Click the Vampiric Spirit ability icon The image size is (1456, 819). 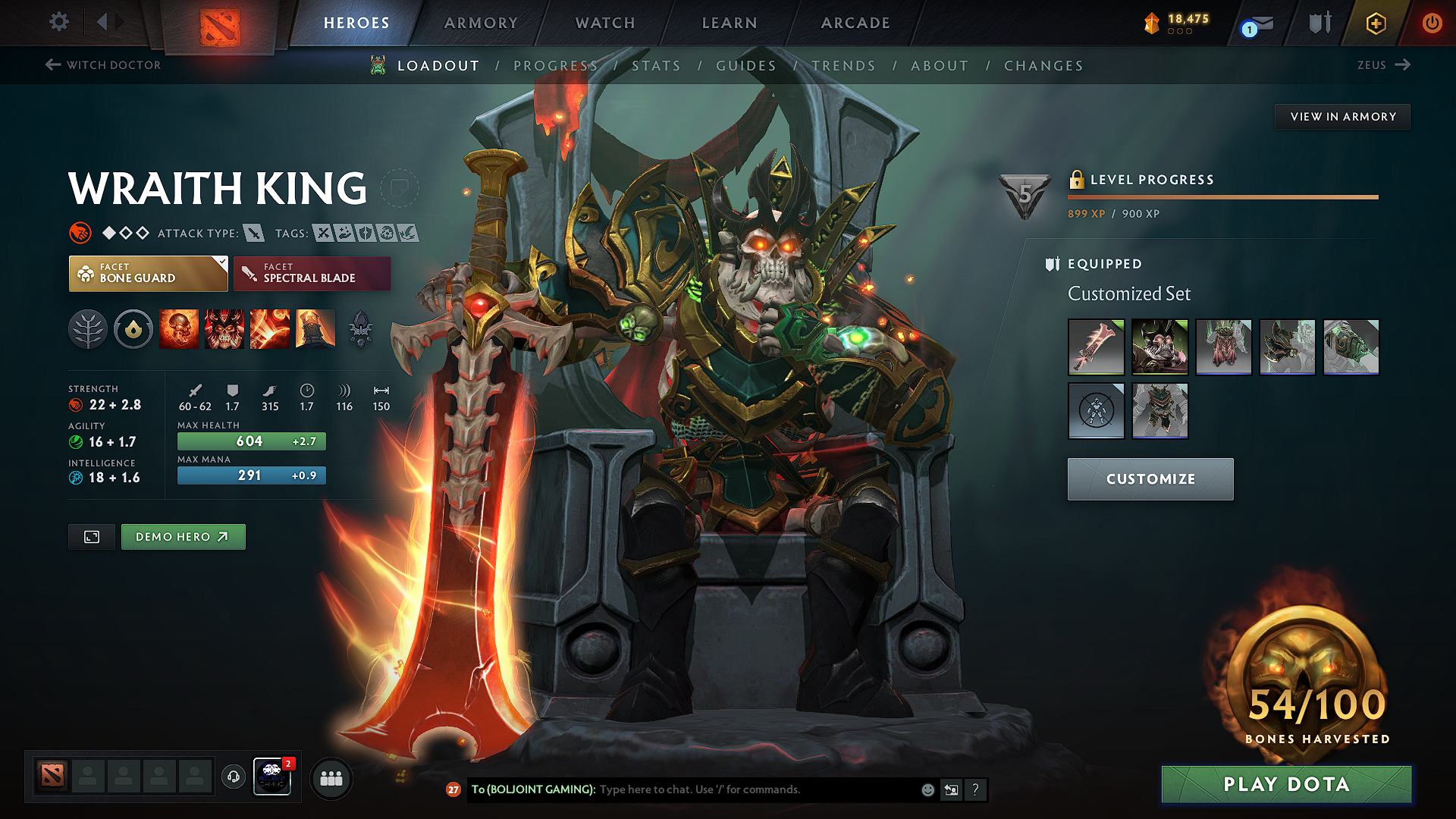click(x=224, y=328)
